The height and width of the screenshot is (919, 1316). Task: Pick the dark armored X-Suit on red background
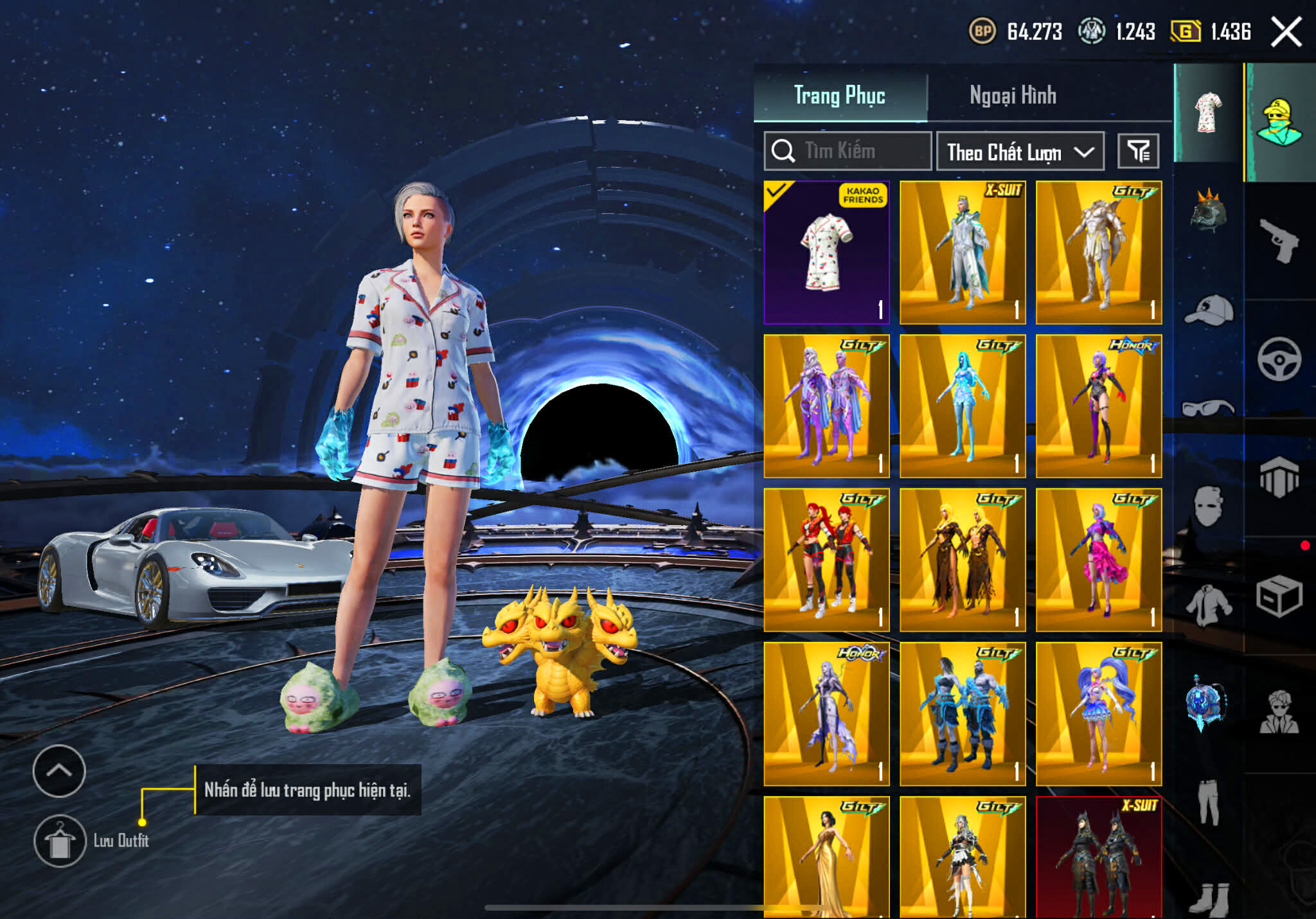tap(1099, 857)
